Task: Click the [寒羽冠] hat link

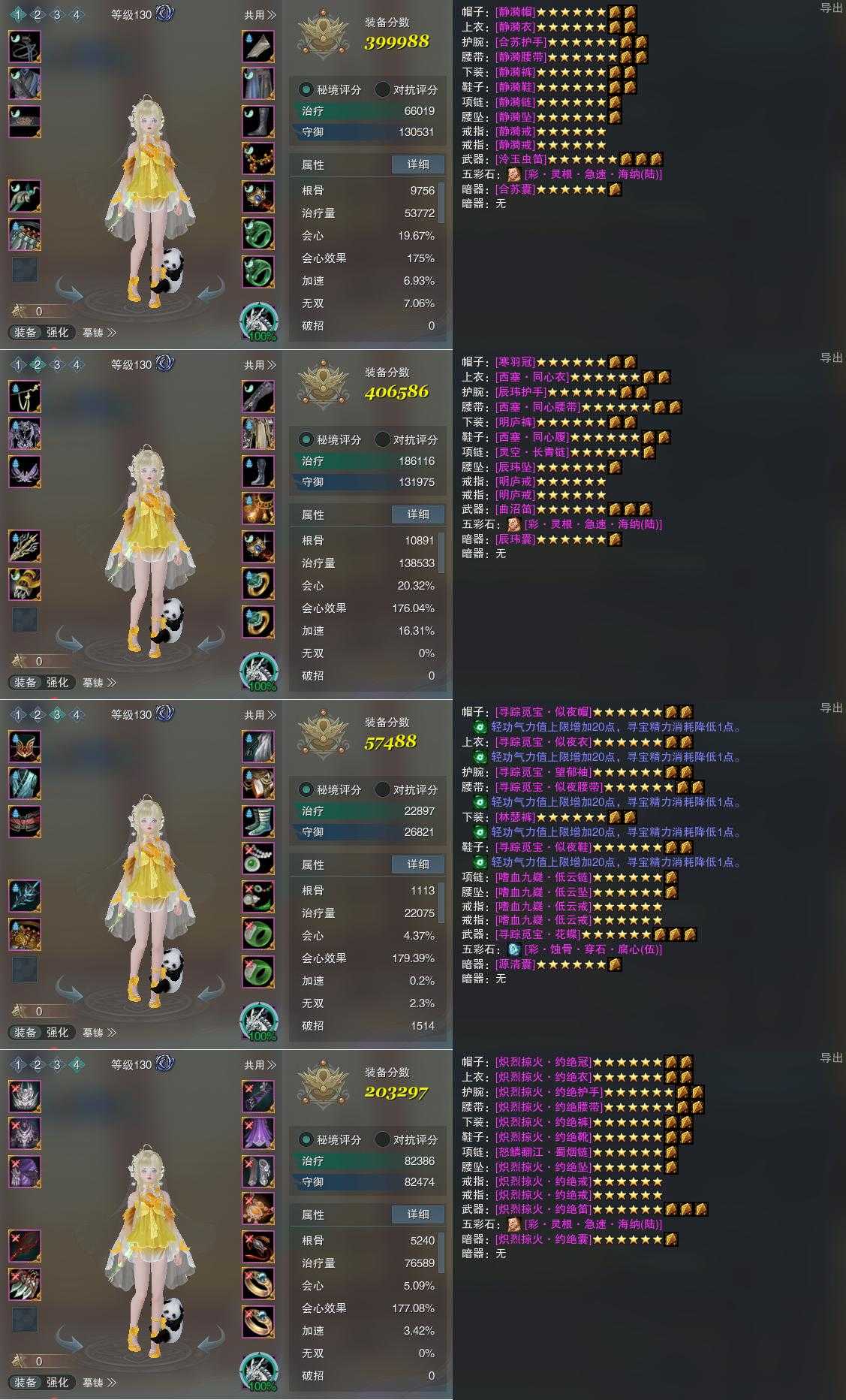Action: click(x=516, y=362)
